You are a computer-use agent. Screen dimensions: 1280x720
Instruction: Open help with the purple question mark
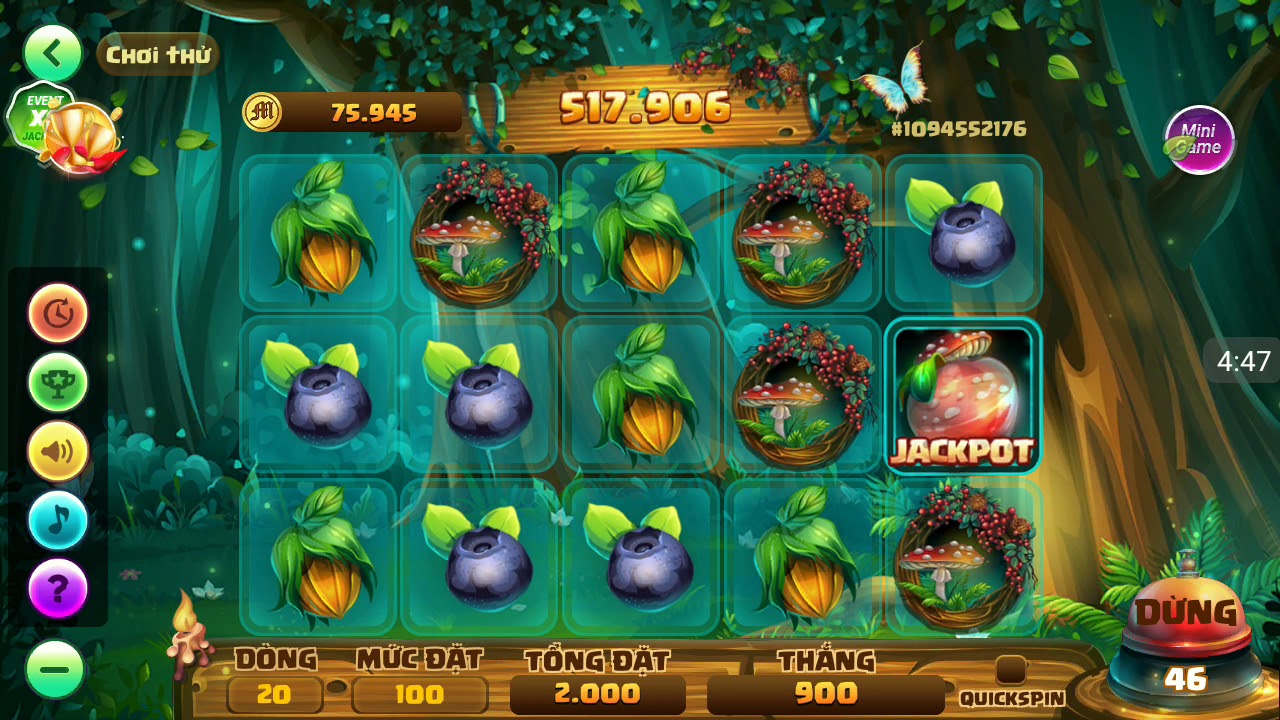coord(58,588)
